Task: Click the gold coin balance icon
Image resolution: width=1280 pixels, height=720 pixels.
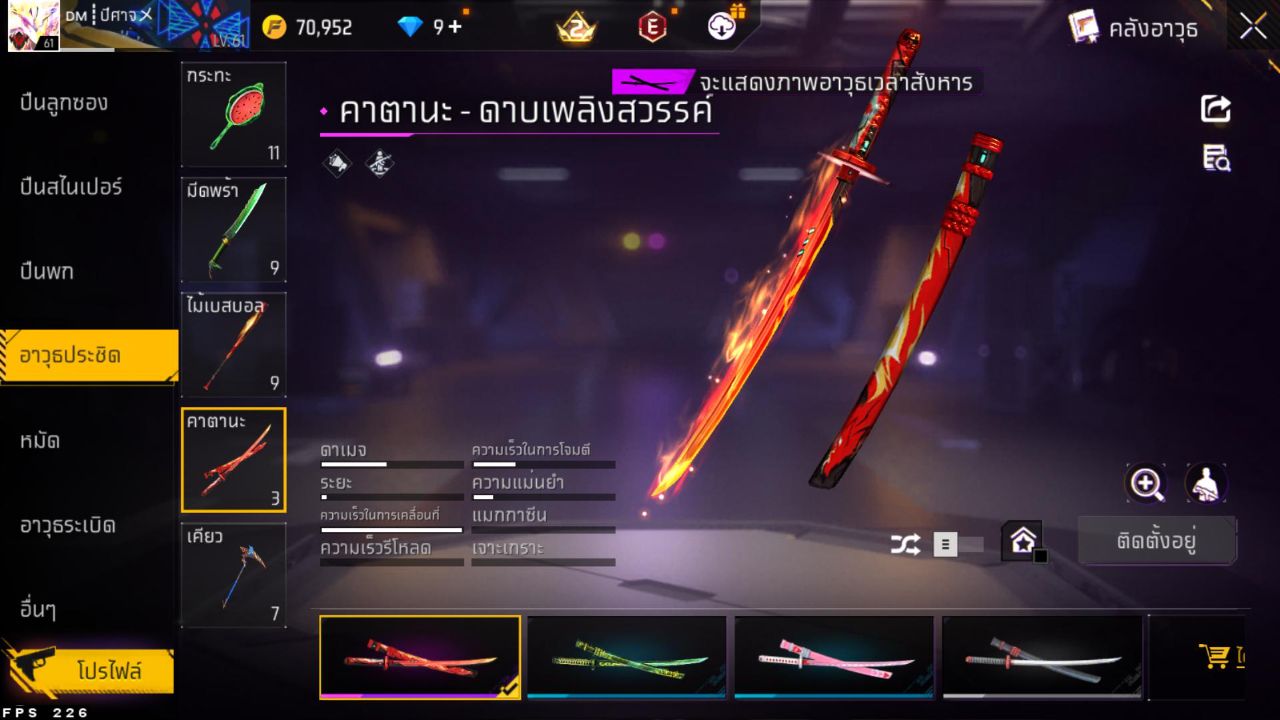Action: (272, 28)
